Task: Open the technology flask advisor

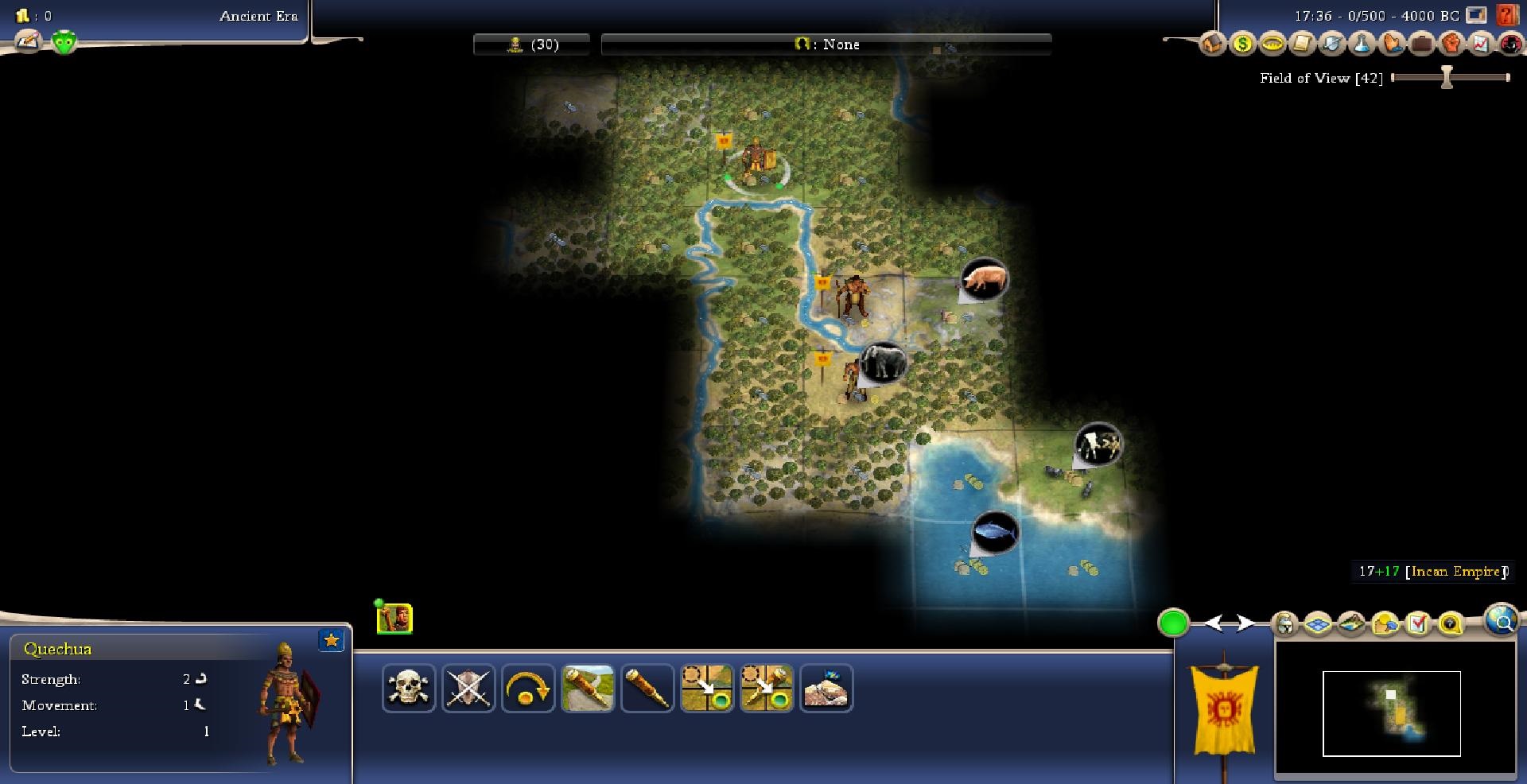Action: (x=1362, y=44)
